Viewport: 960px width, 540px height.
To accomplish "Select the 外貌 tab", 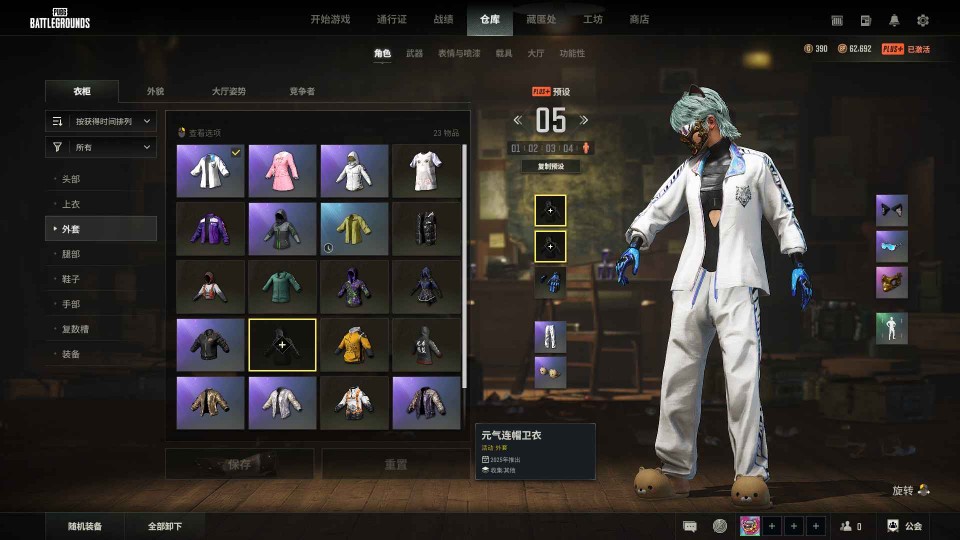I will coord(155,91).
